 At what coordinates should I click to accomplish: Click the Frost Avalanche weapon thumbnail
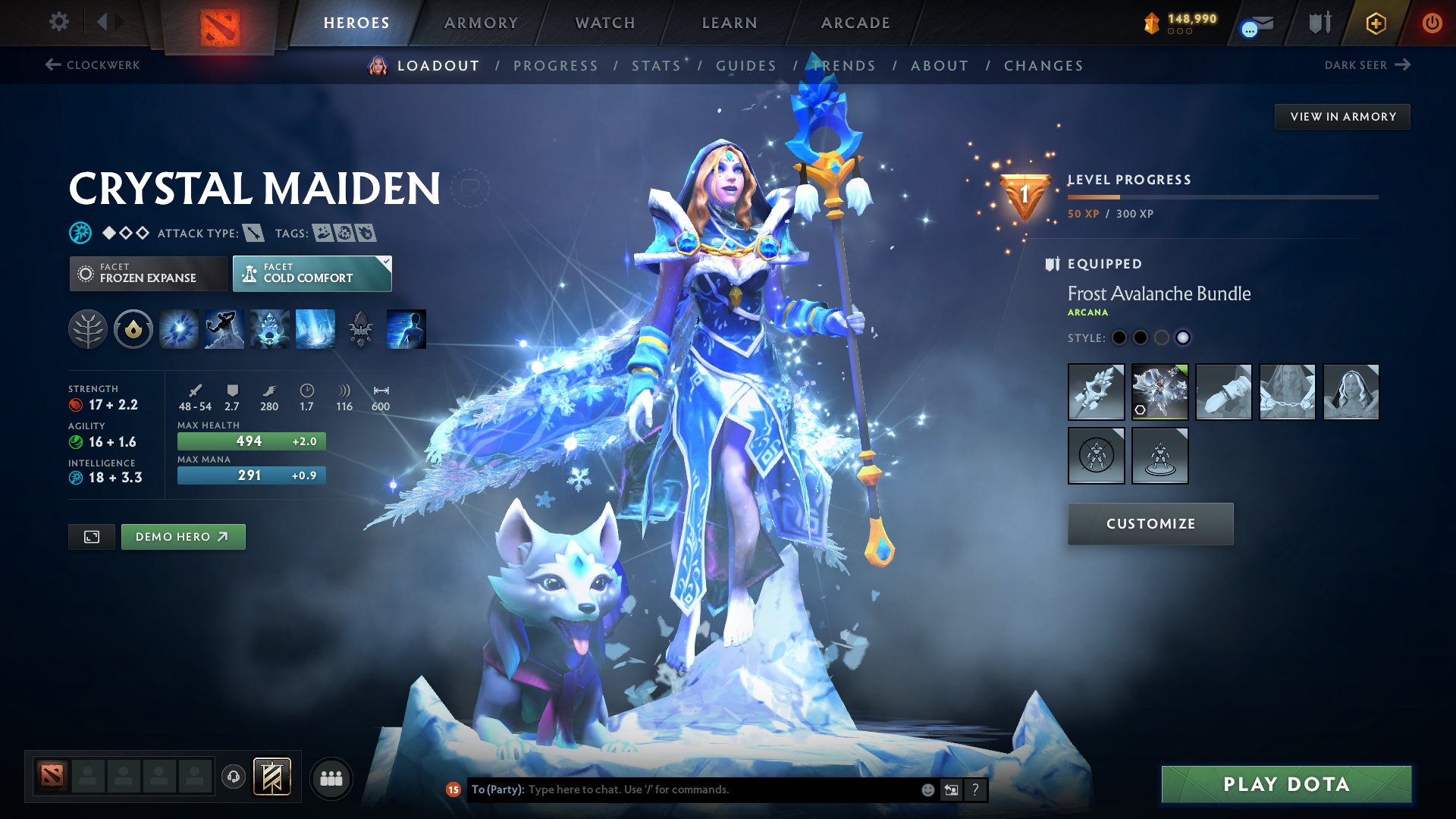click(1097, 392)
